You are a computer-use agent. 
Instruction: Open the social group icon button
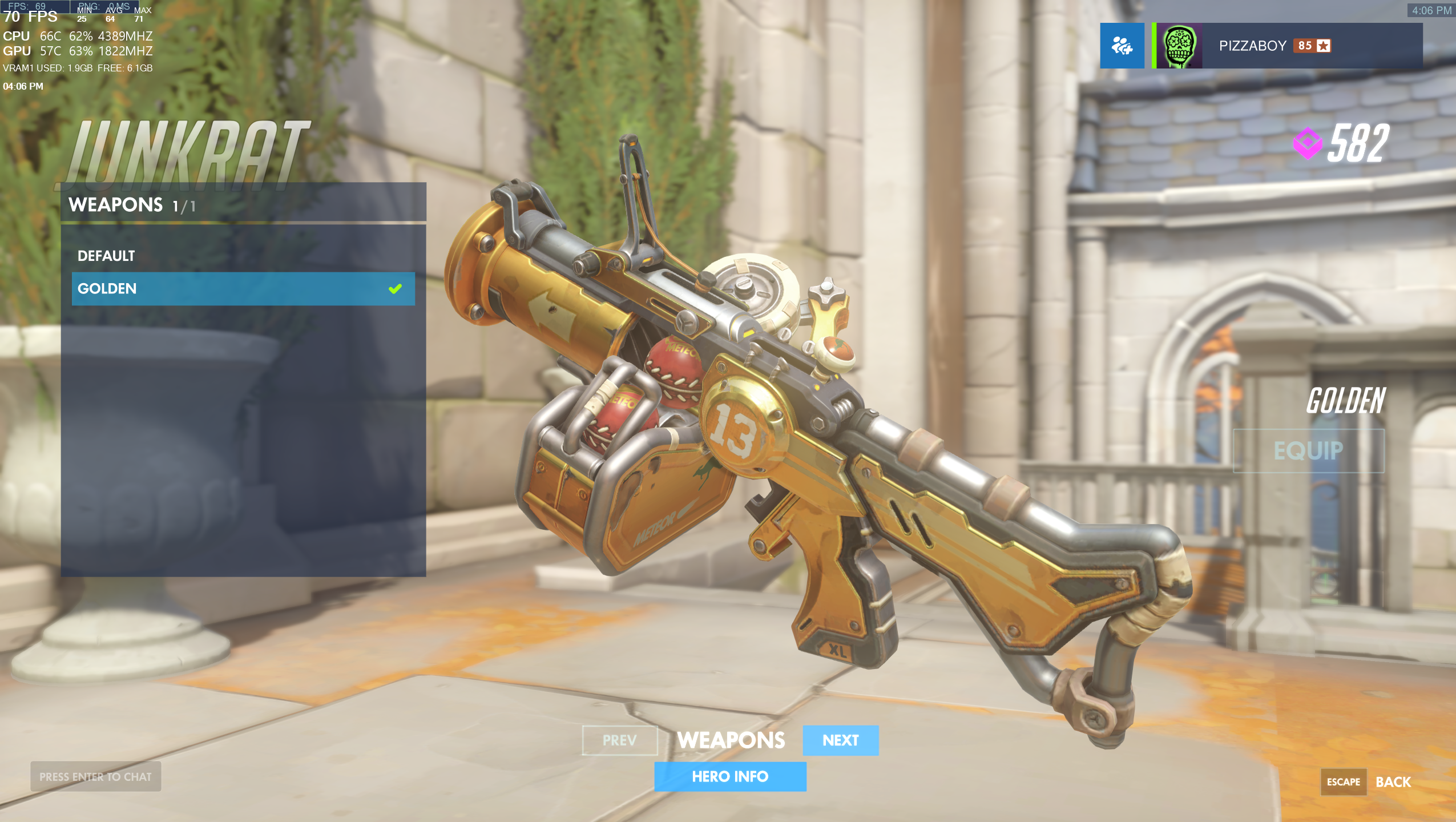(1122, 46)
